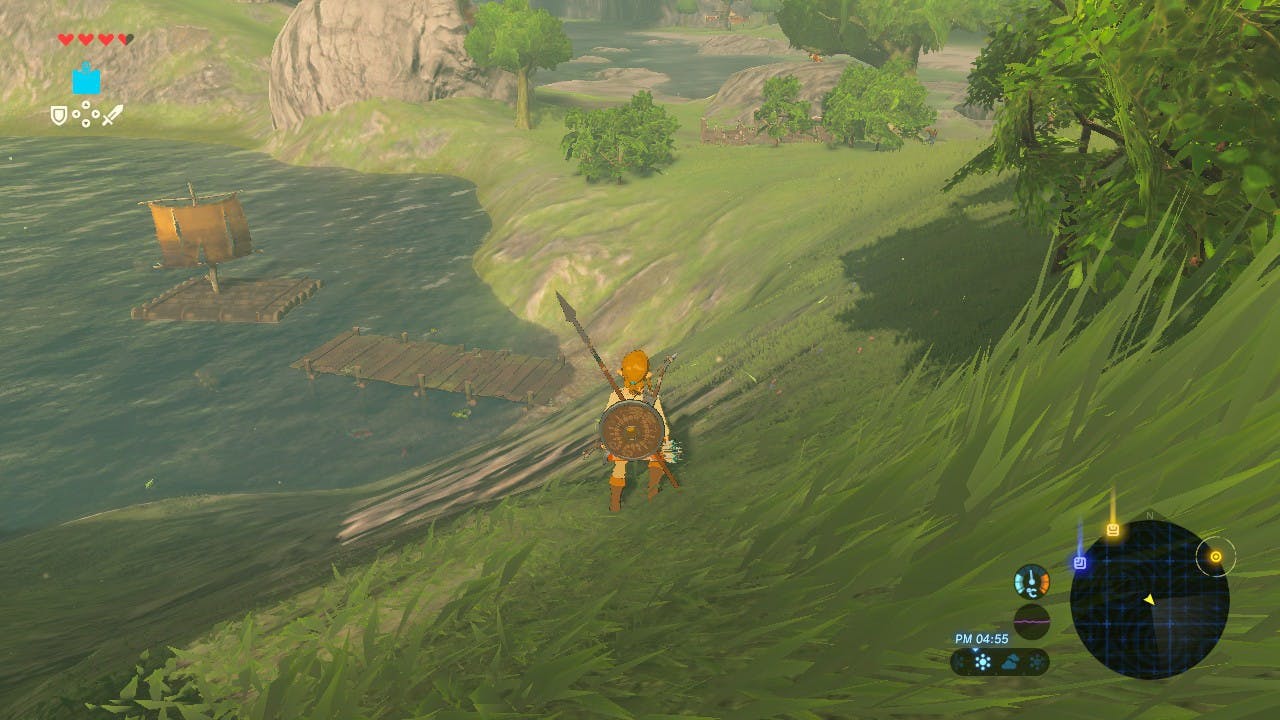Click the temperature gauge icon
Image resolution: width=1280 pixels, height=720 pixels.
[x=1031, y=581]
